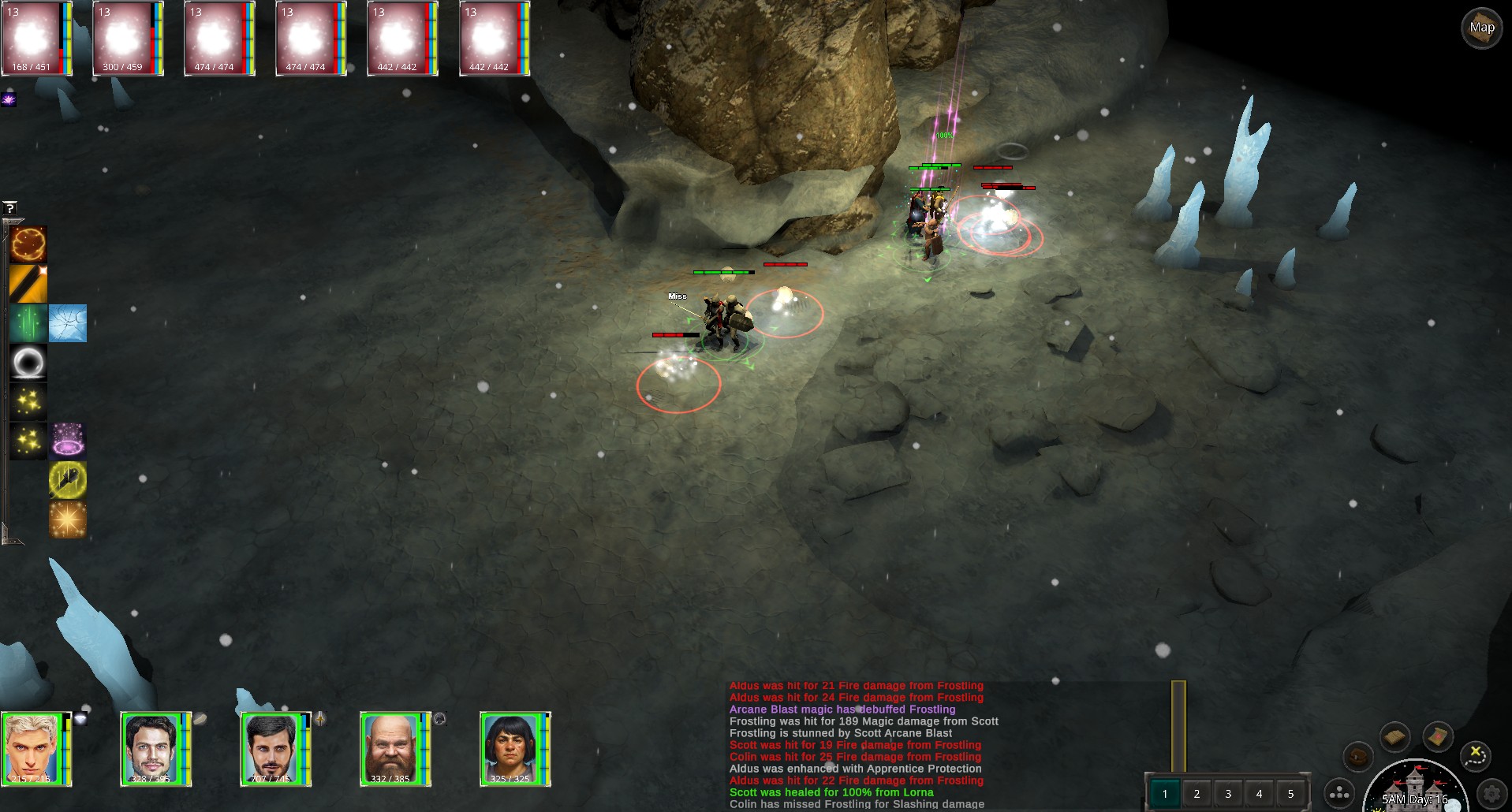The height and width of the screenshot is (812, 1512).
Task: Open the settings gear button
Action: tap(1491, 793)
